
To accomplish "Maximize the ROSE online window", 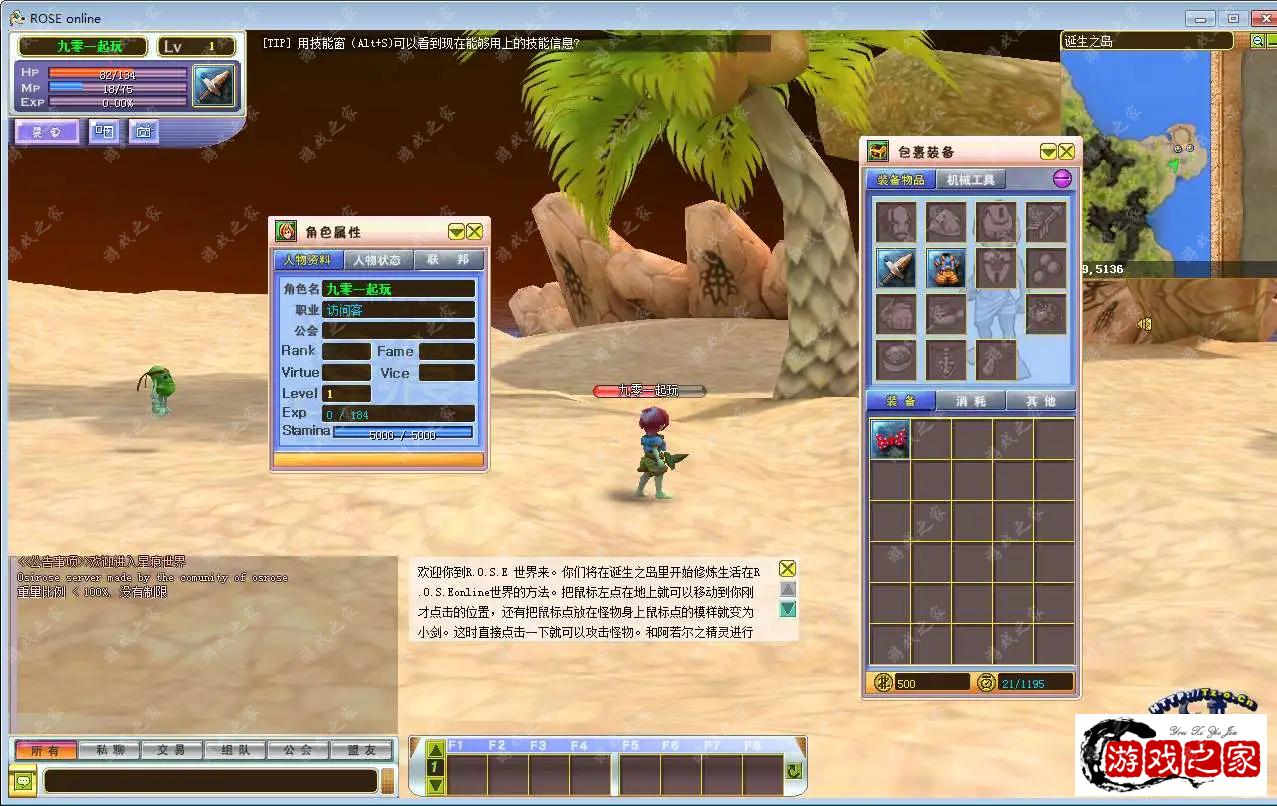I will tap(1233, 18).
